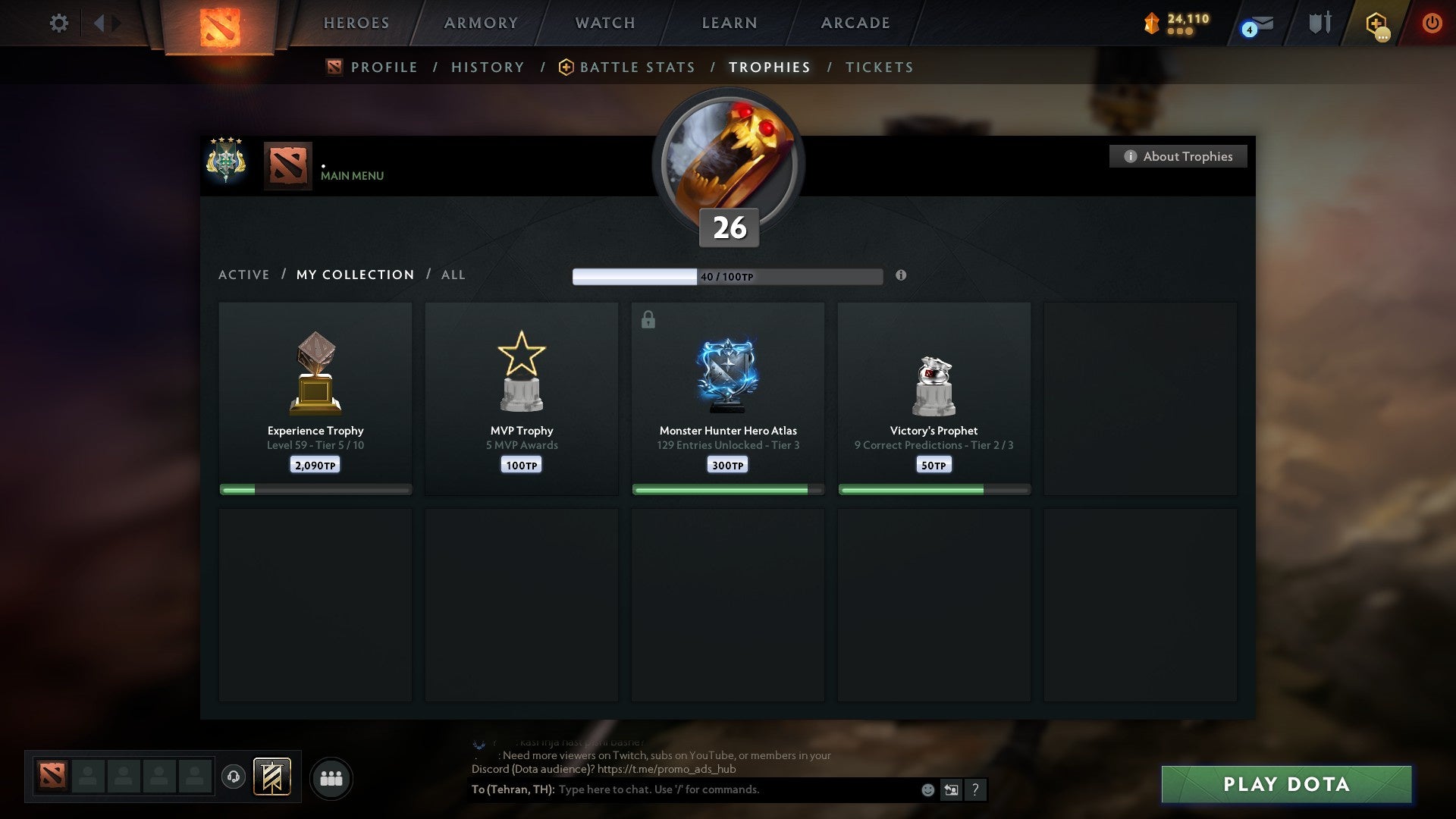Open voice chat headset icon bottom bar

[234, 778]
